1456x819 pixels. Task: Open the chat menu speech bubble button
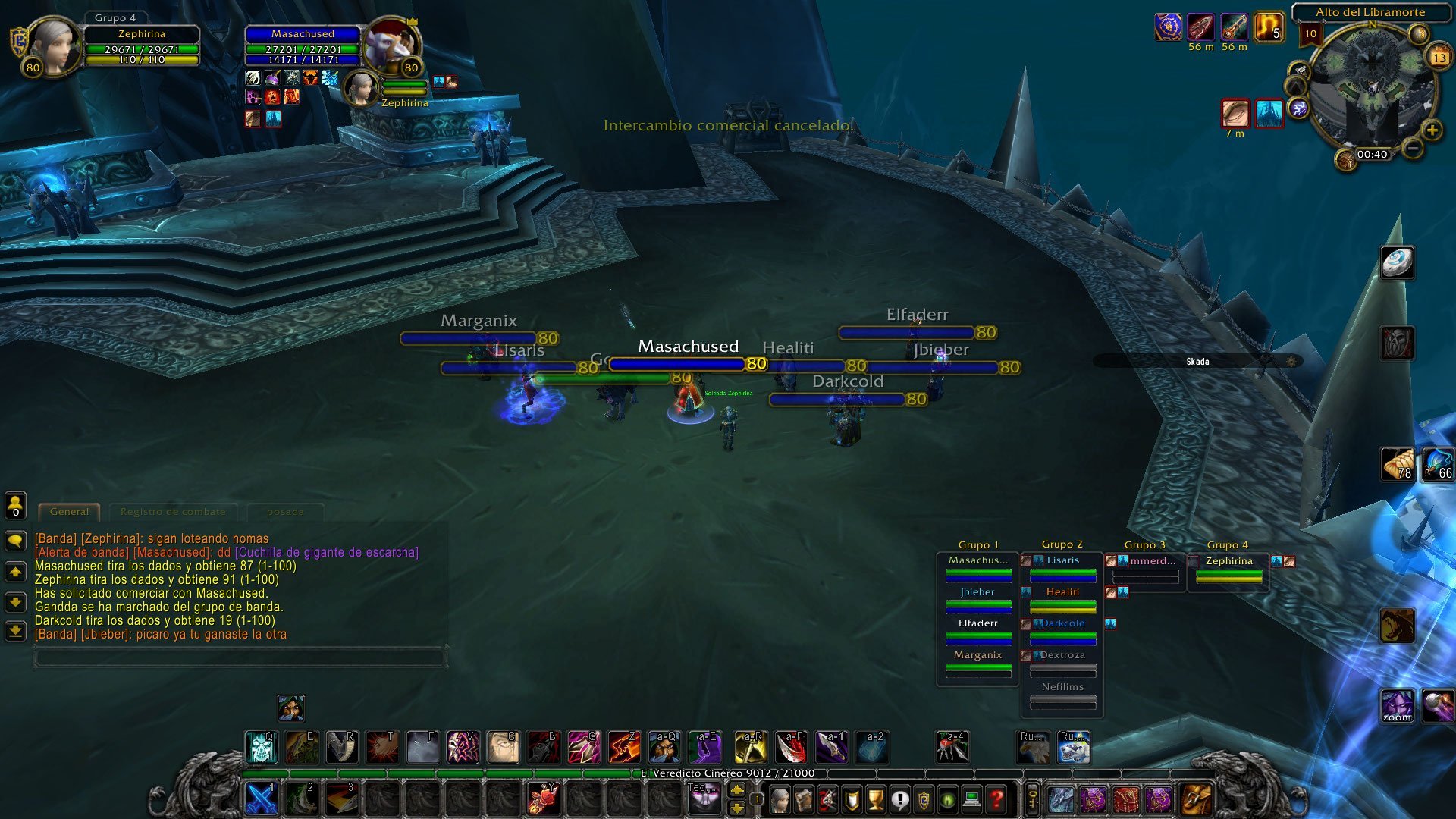pyautogui.click(x=15, y=541)
